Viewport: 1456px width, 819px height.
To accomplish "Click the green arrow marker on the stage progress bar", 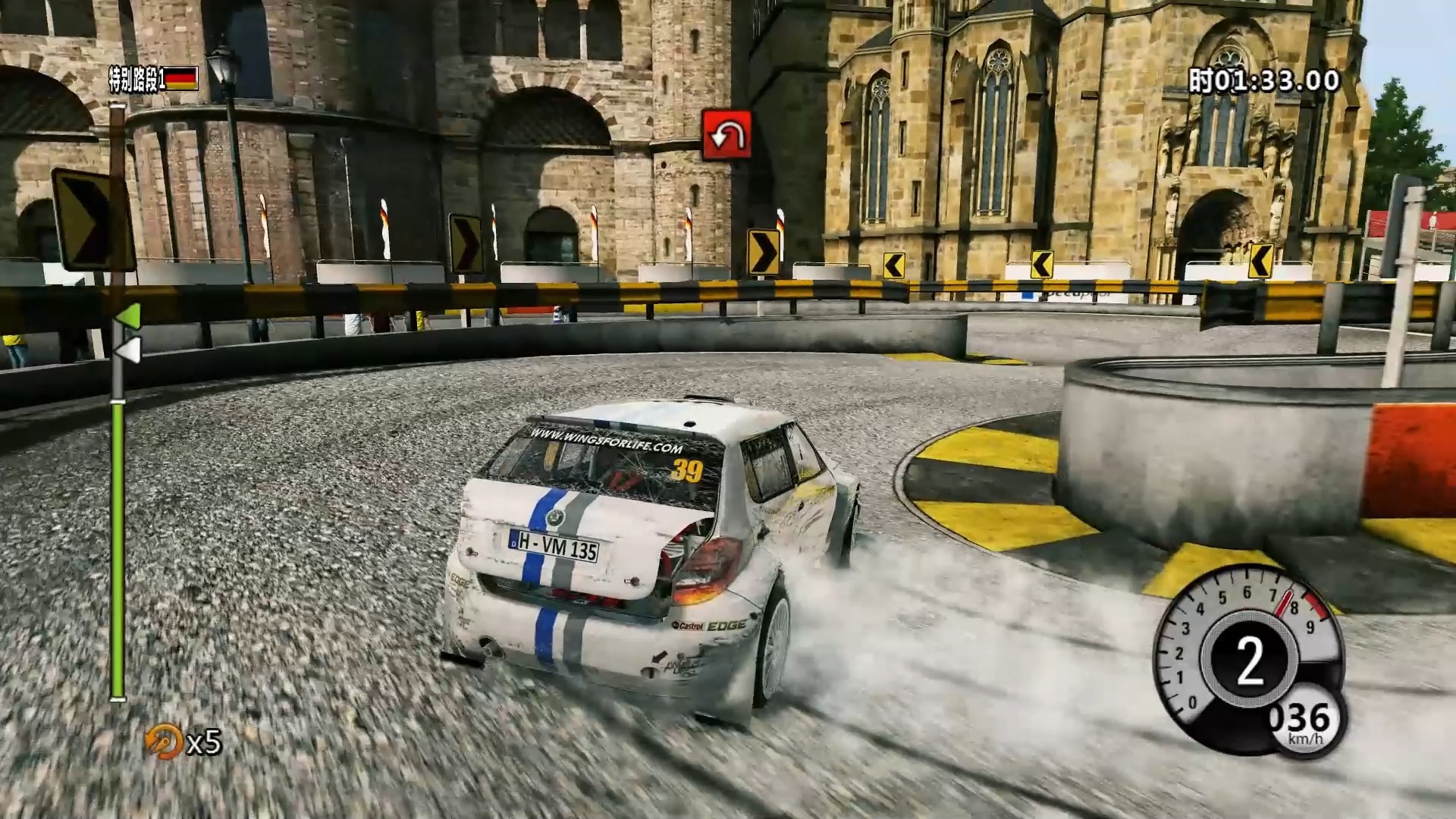I will [130, 316].
